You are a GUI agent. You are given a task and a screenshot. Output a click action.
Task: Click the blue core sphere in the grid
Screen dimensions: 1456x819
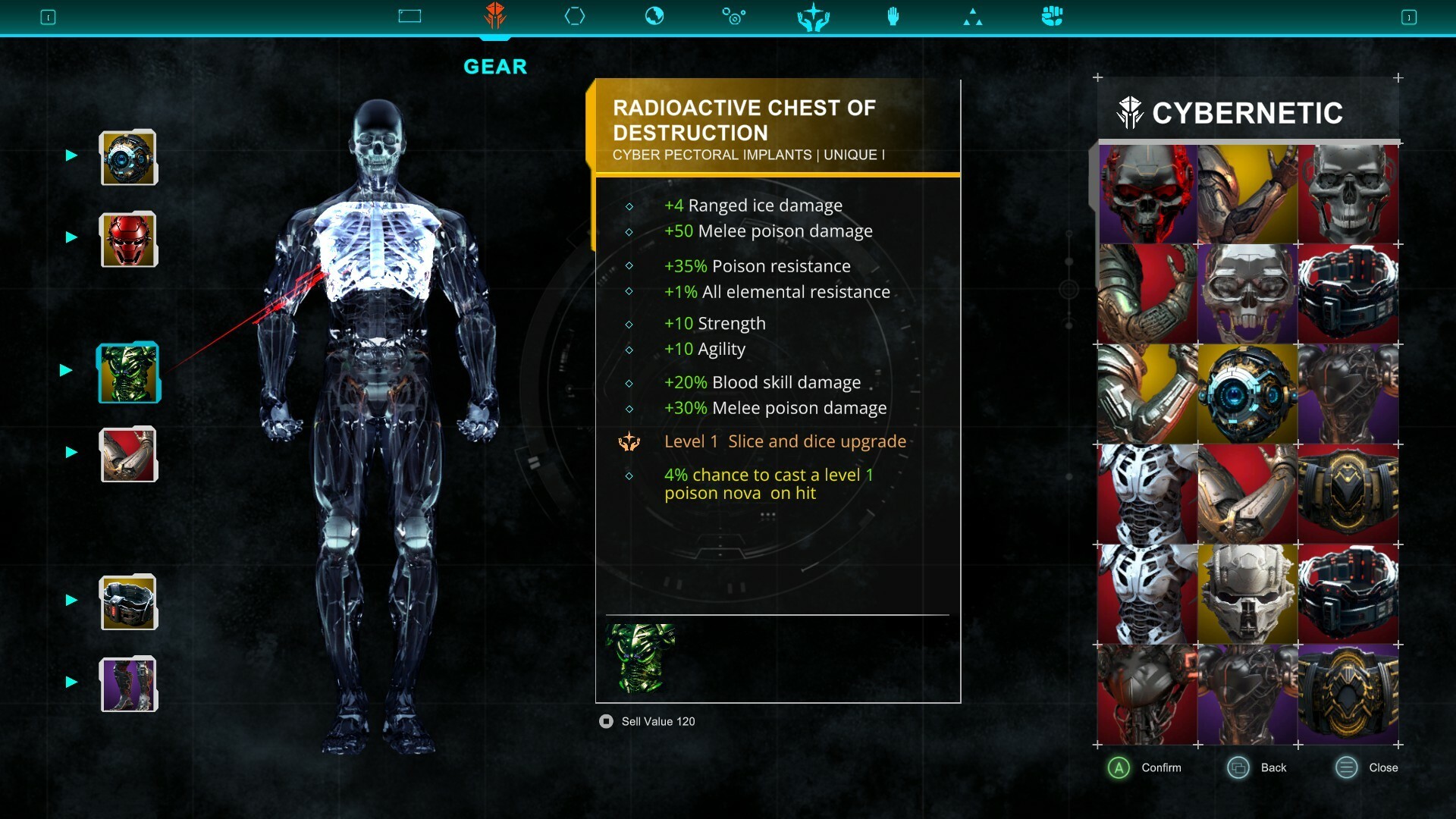(x=1247, y=394)
